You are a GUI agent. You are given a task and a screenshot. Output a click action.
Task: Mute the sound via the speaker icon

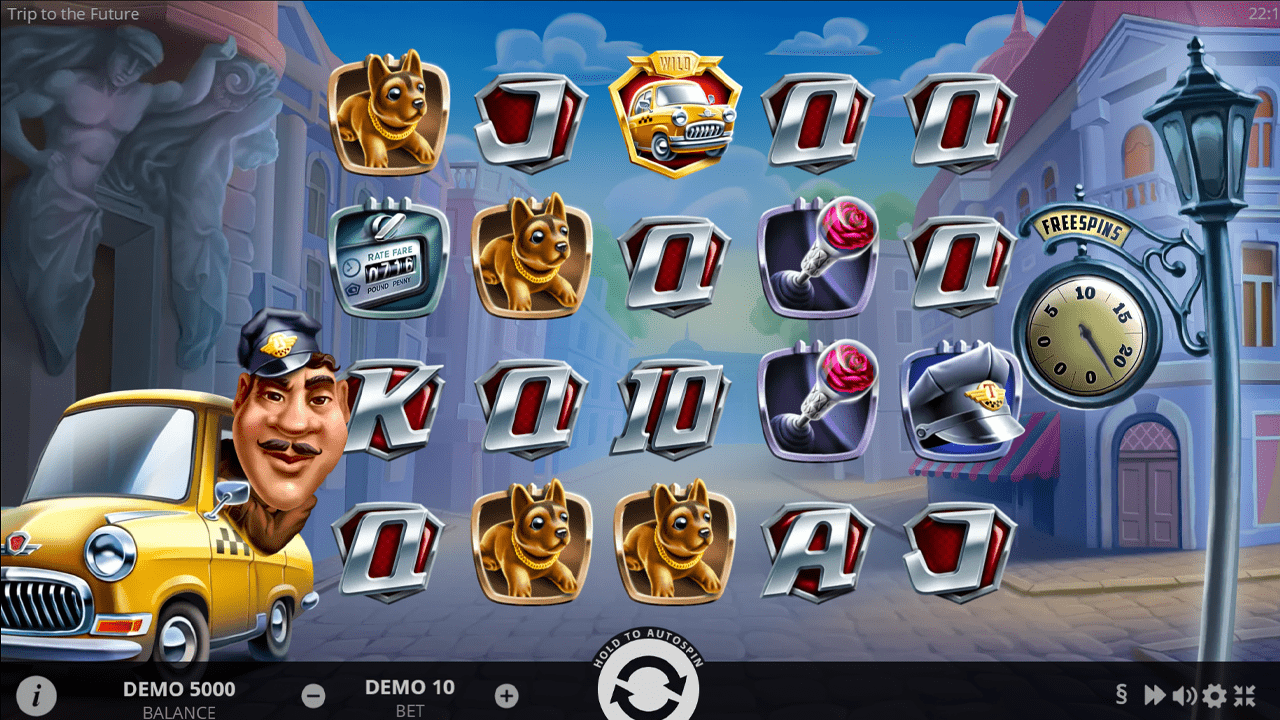[x=1185, y=695]
